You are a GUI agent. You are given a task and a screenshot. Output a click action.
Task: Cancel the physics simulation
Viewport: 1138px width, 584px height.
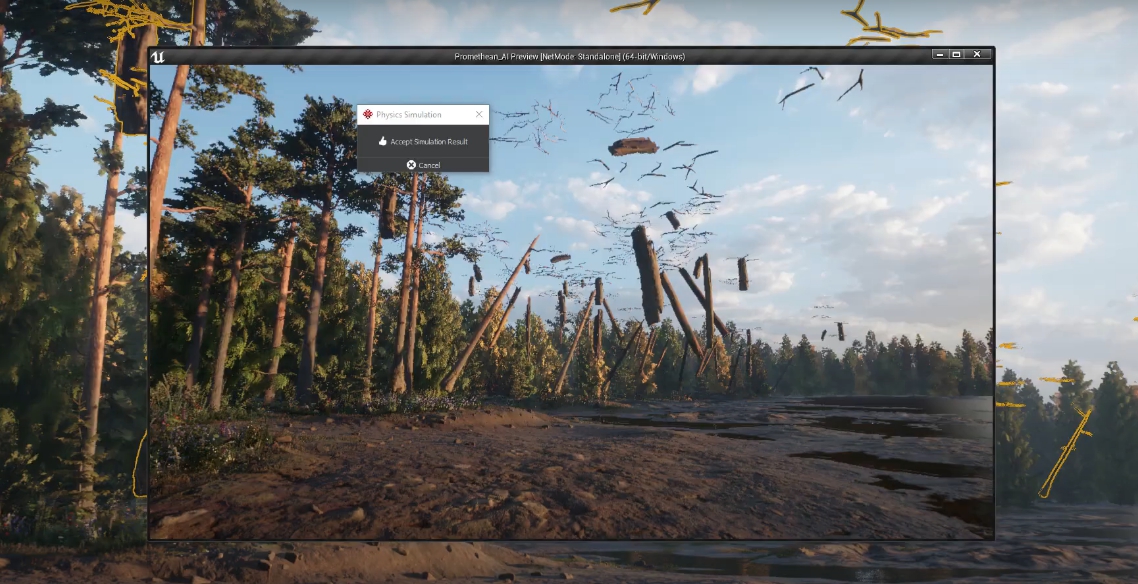(x=423, y=165)
